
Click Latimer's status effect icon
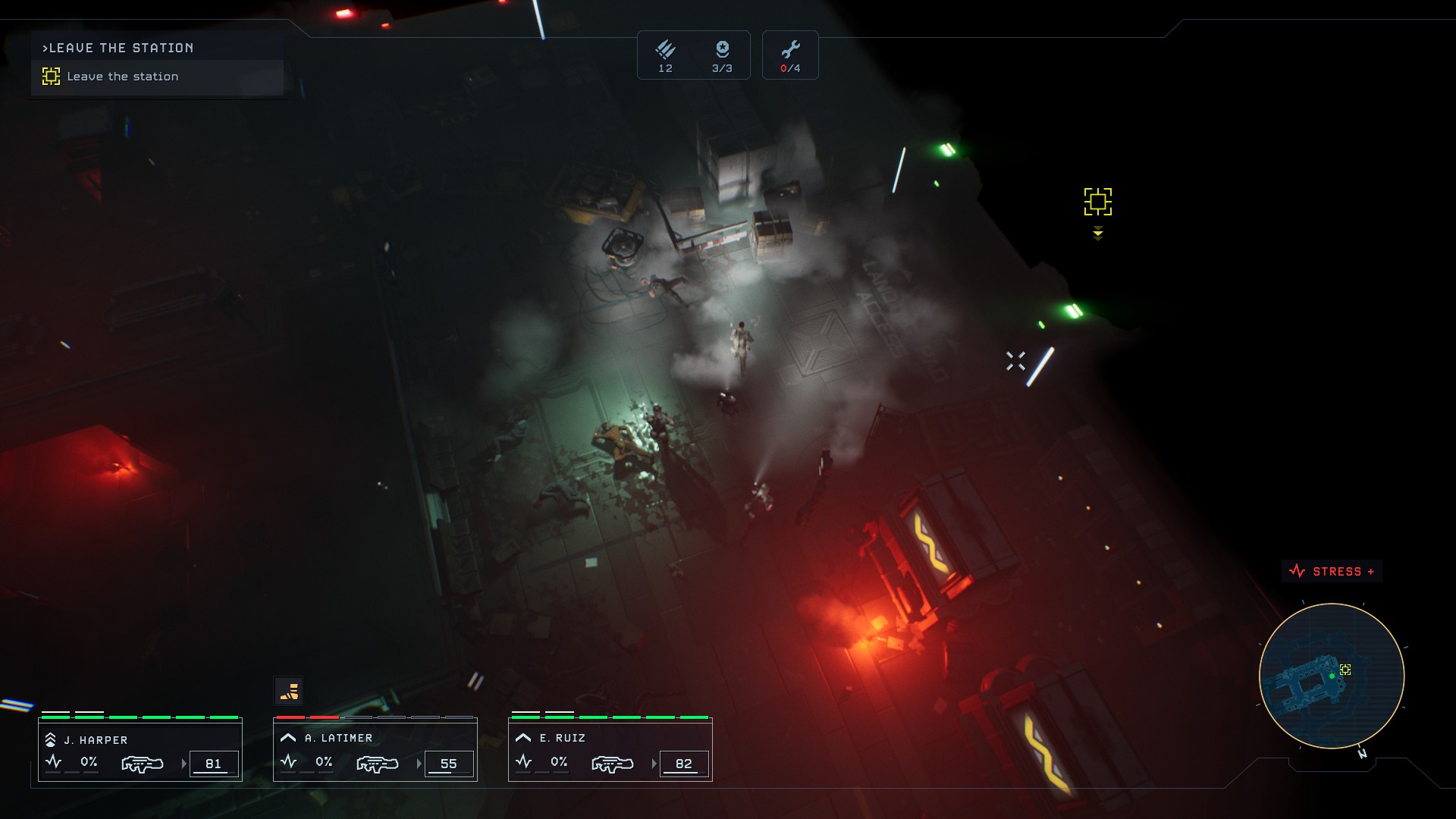pos(288,691)
